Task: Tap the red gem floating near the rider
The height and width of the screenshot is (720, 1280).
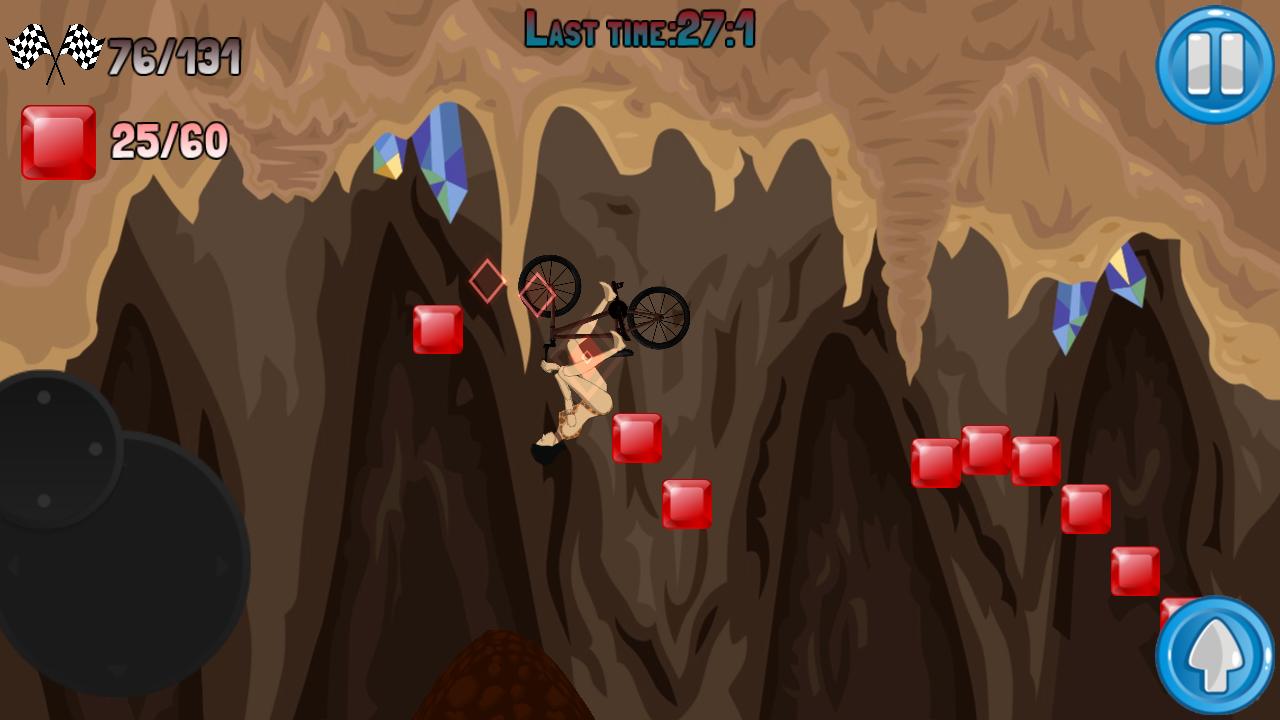Action: (x=636, y=440)
